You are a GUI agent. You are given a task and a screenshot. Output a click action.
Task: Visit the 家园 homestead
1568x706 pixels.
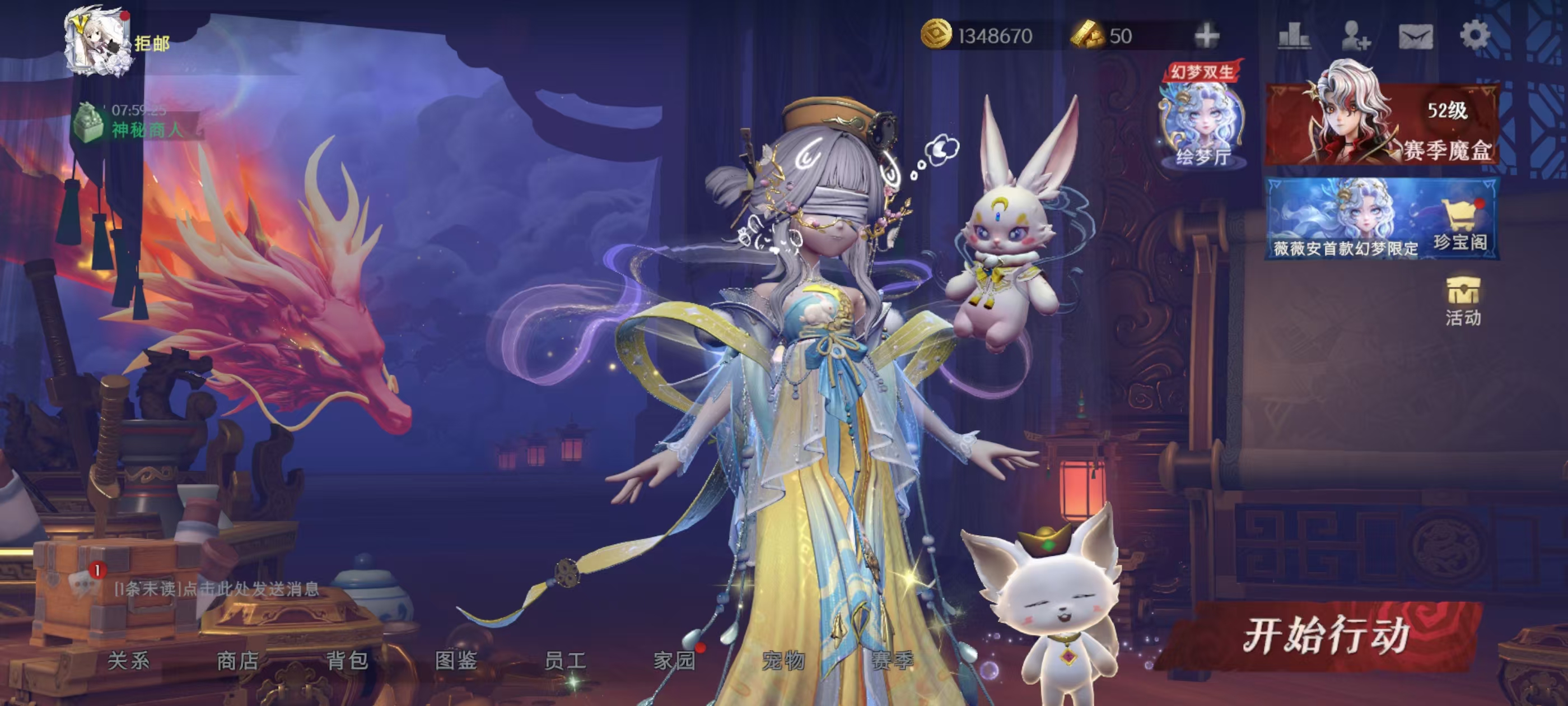coord(674,661)
